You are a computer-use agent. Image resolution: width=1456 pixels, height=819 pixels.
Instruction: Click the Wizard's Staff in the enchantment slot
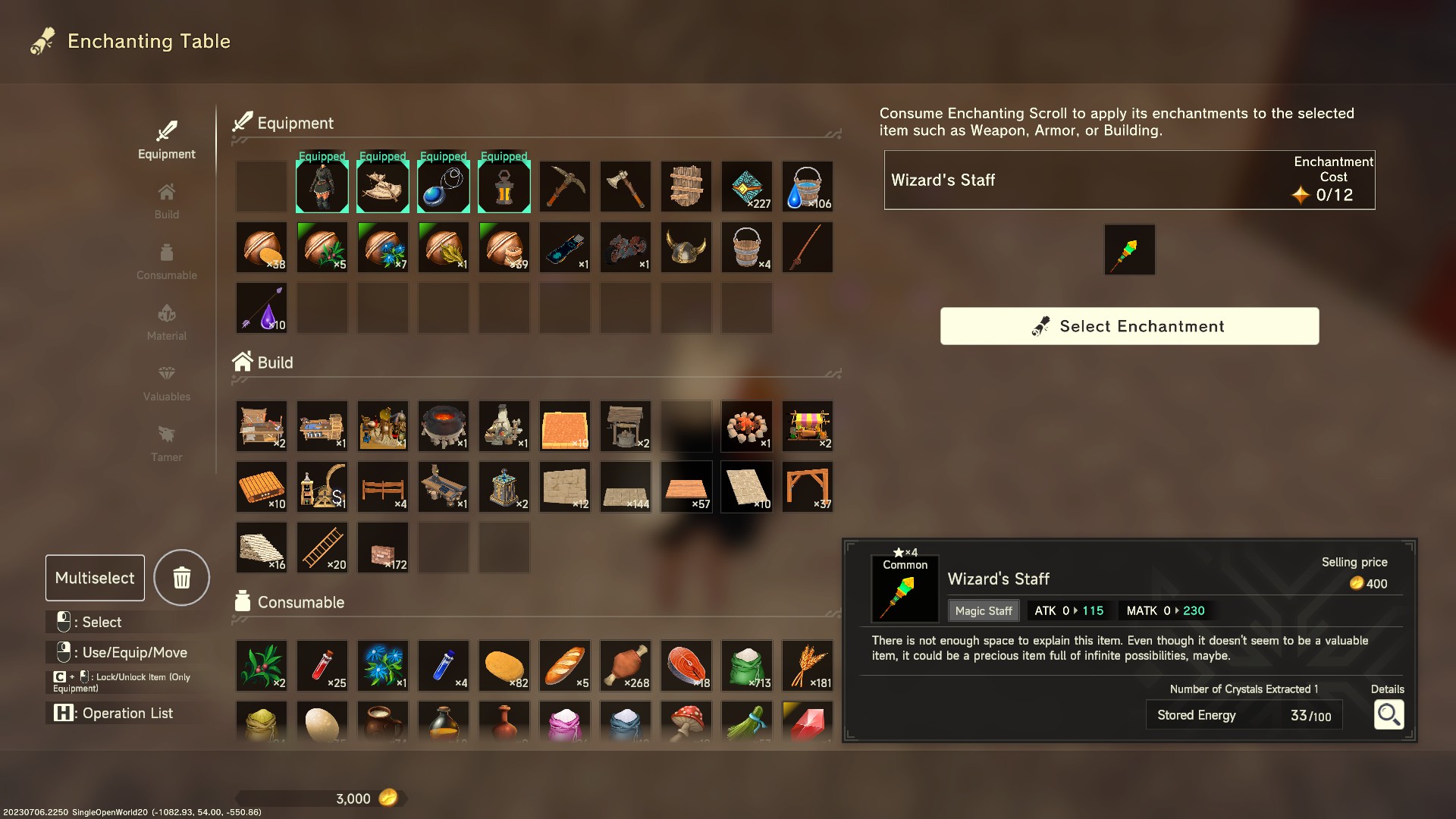(x=1129, y=249)
